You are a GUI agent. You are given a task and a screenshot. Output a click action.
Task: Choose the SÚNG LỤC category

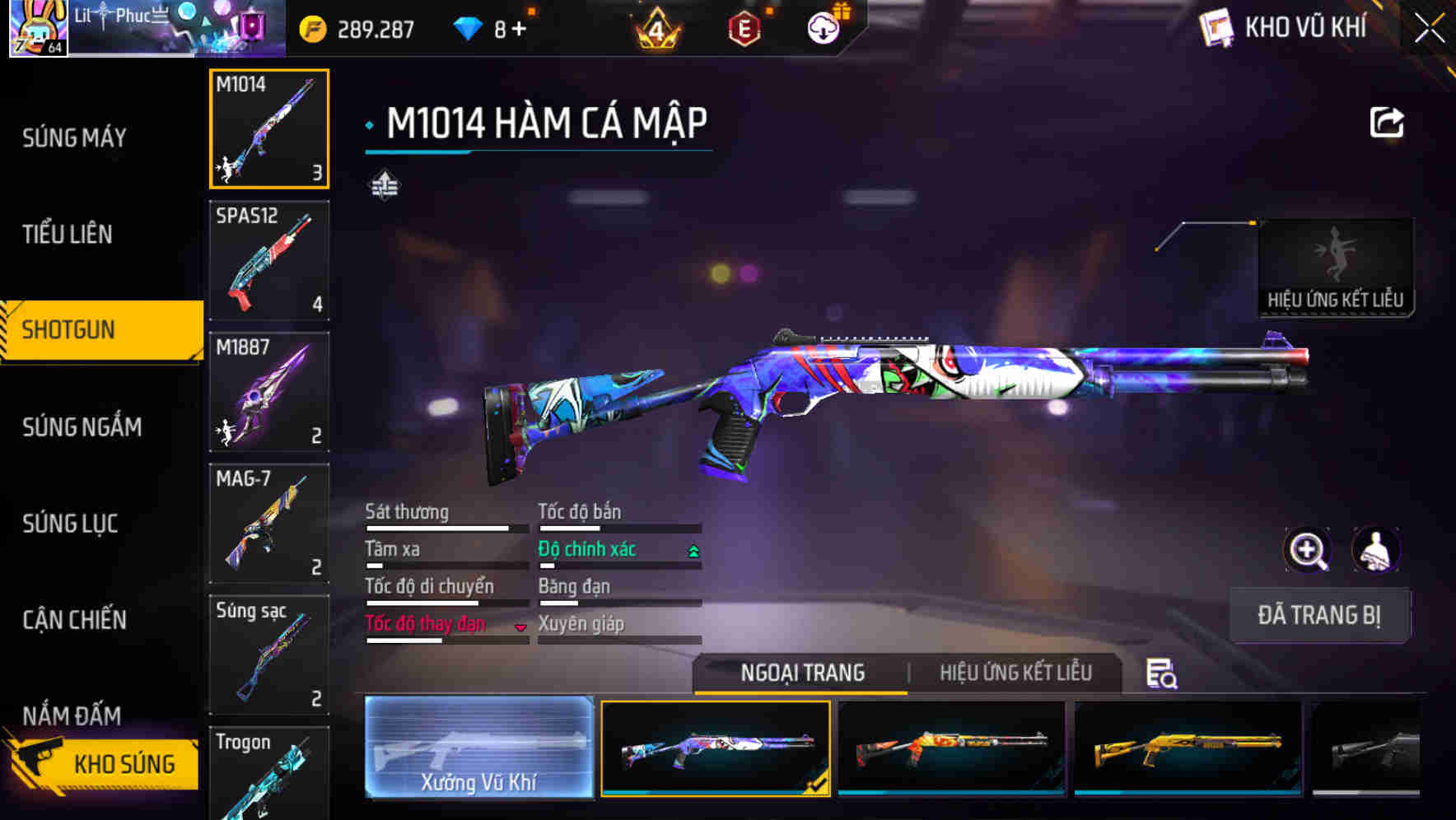70,523
